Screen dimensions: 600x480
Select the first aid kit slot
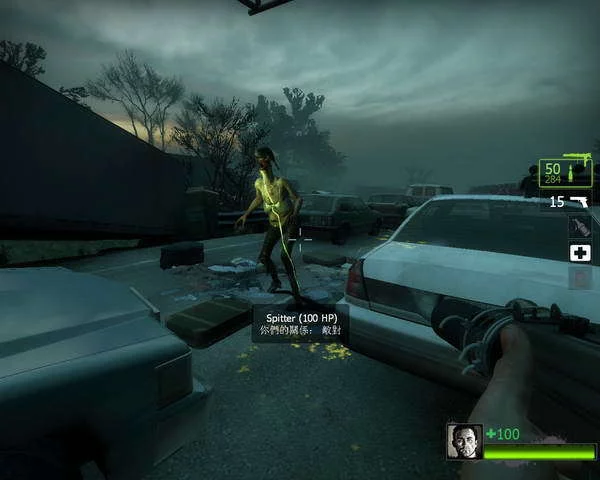(x=580, y=253)
